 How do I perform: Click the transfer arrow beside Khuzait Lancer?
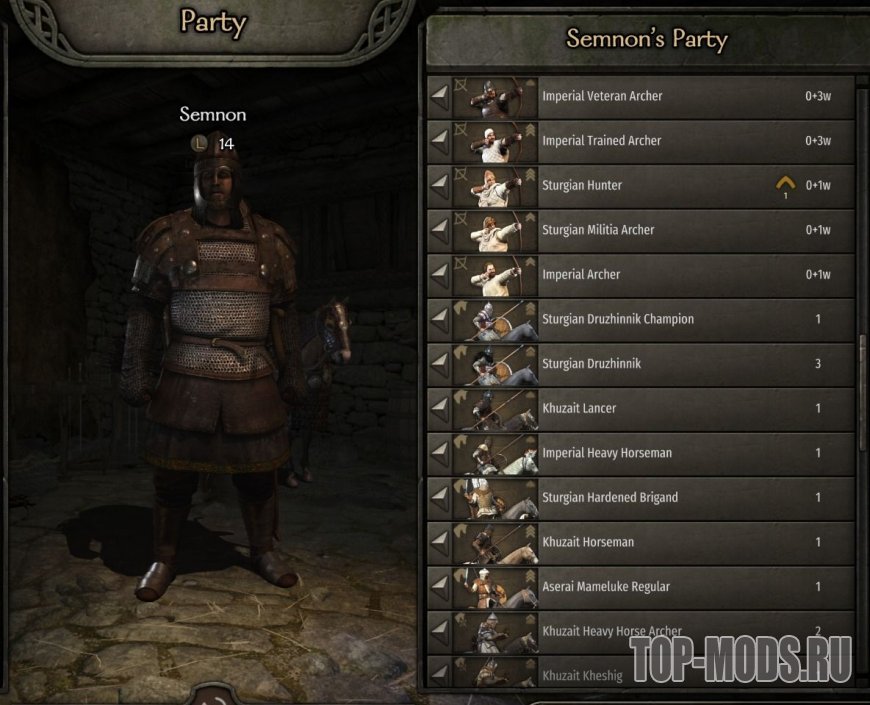(x=439, y=408)
